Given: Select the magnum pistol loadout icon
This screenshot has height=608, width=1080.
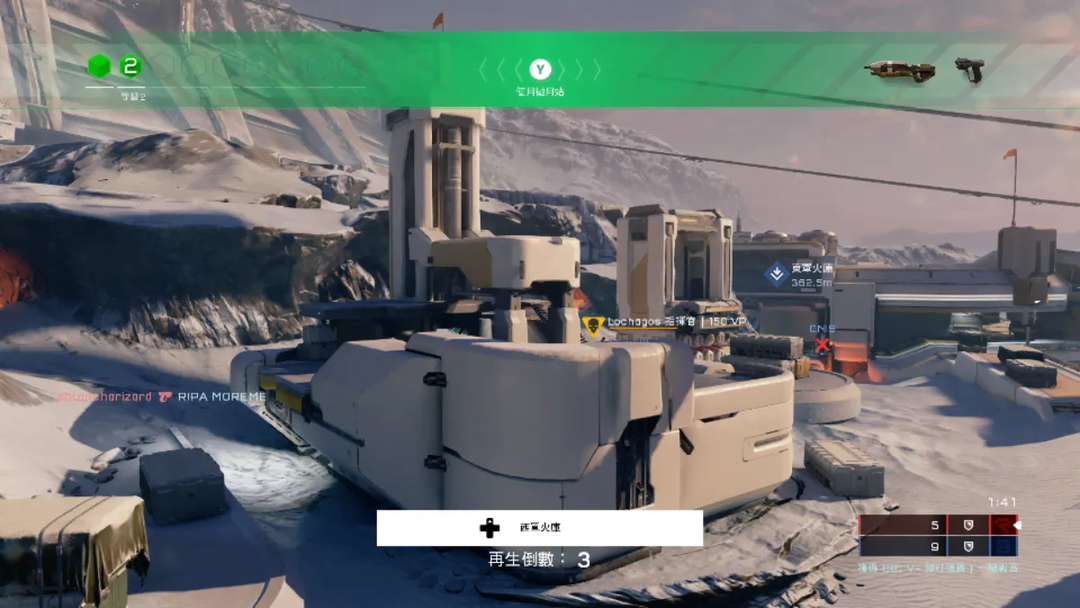Looking at the screenshot, I should 968,68.
